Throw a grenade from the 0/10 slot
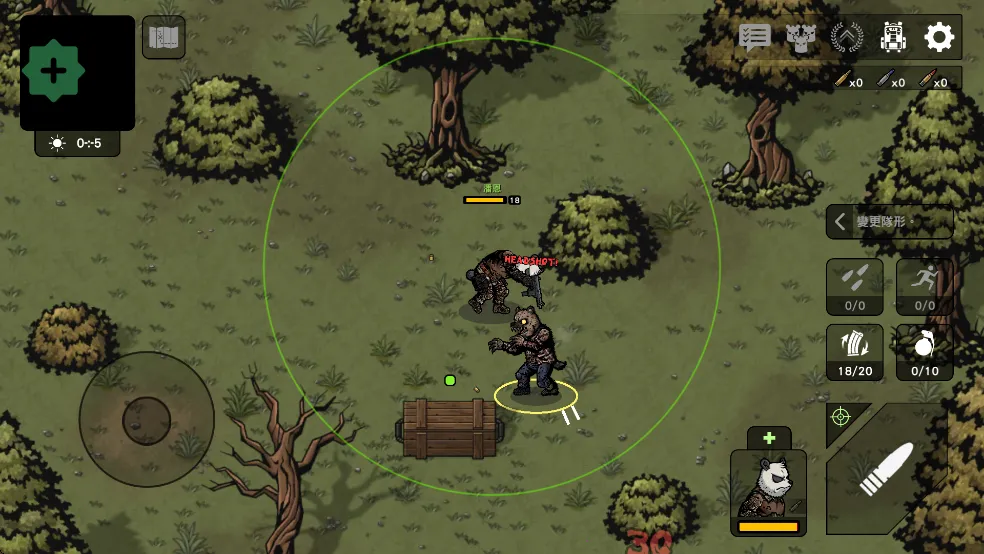 coord(924,352)
